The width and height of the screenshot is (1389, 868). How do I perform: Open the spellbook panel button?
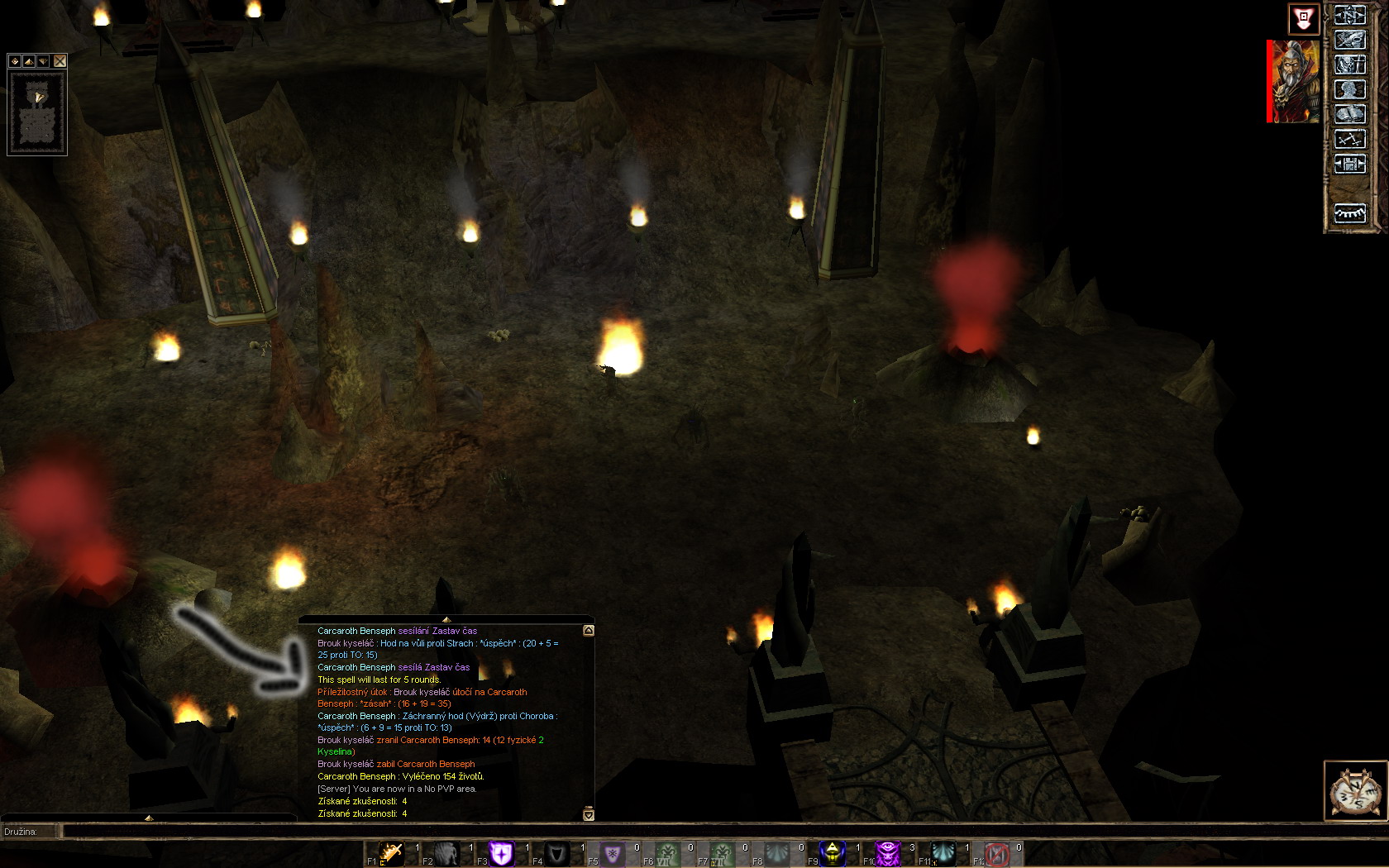(1349, 114)
